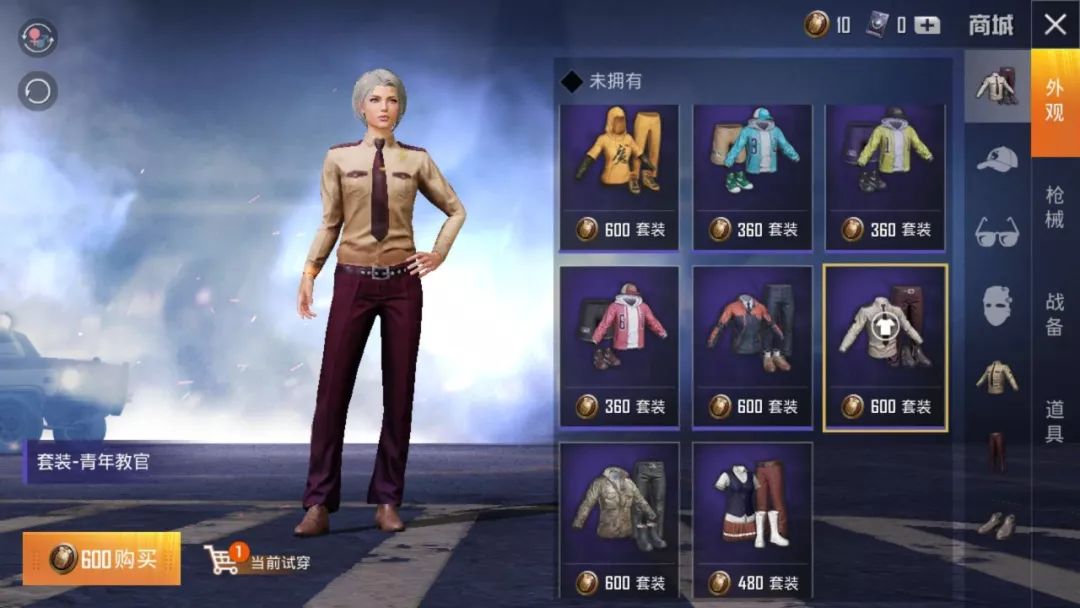The height and width of the screenshot is (608, 1080).
Task: Reset the character view rotation
Action: point(38,92)
